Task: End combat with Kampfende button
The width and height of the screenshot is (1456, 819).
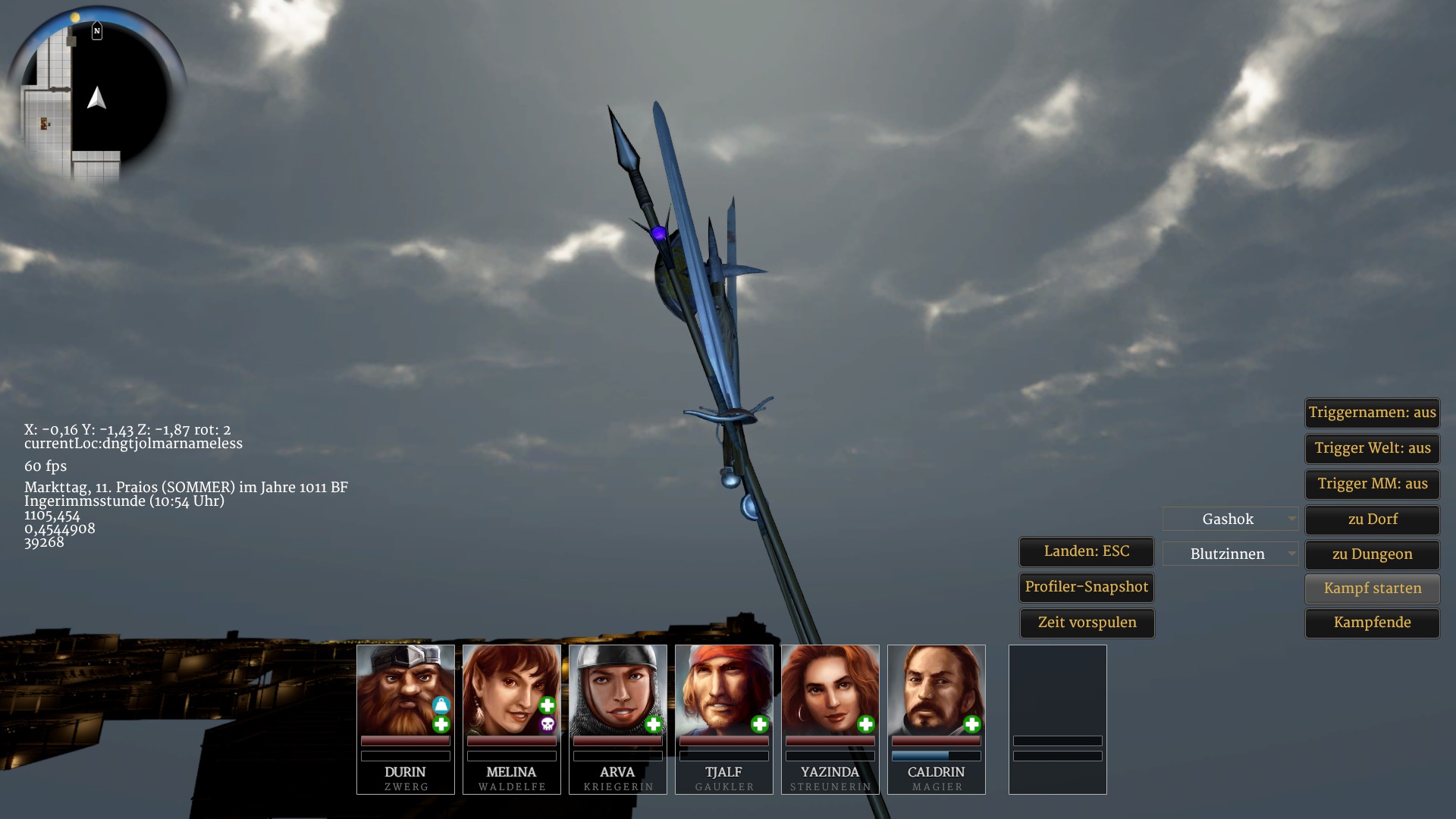Action: 1372,623
